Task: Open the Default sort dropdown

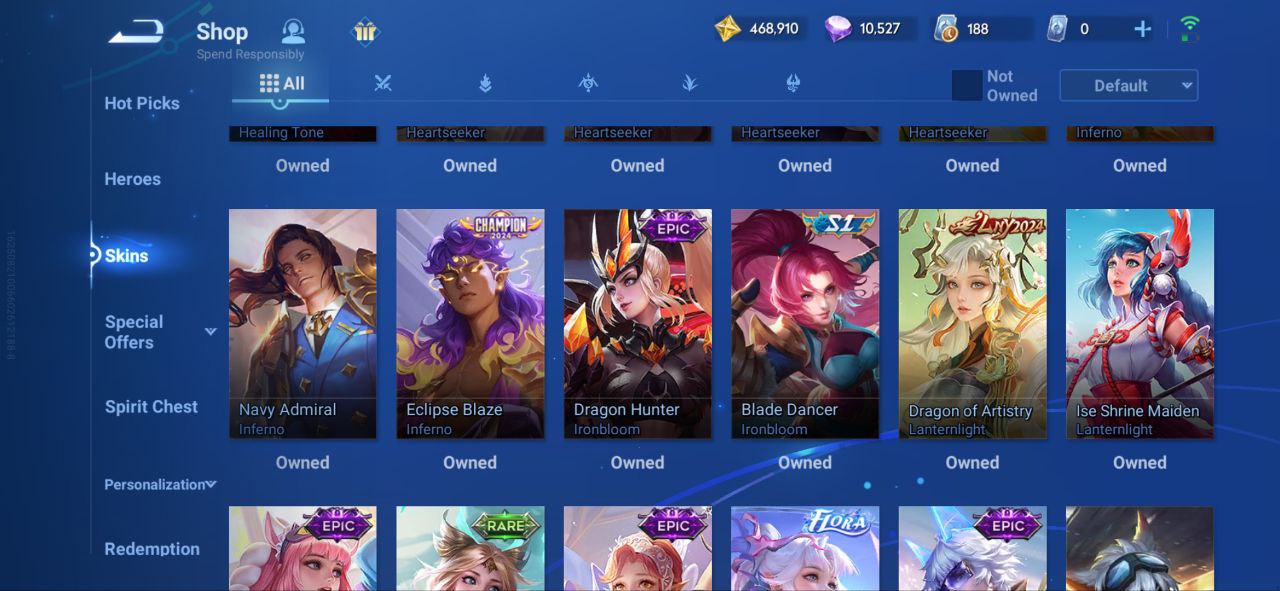Action: tap(1128, 86)
